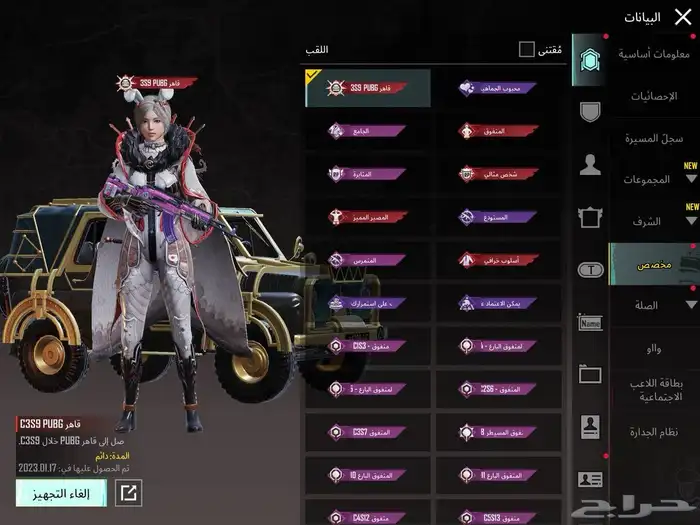The width and height of the screenshot is (700, 525).
Task: Choose the محبوب الجماهير title
Action: click(497, 88)
